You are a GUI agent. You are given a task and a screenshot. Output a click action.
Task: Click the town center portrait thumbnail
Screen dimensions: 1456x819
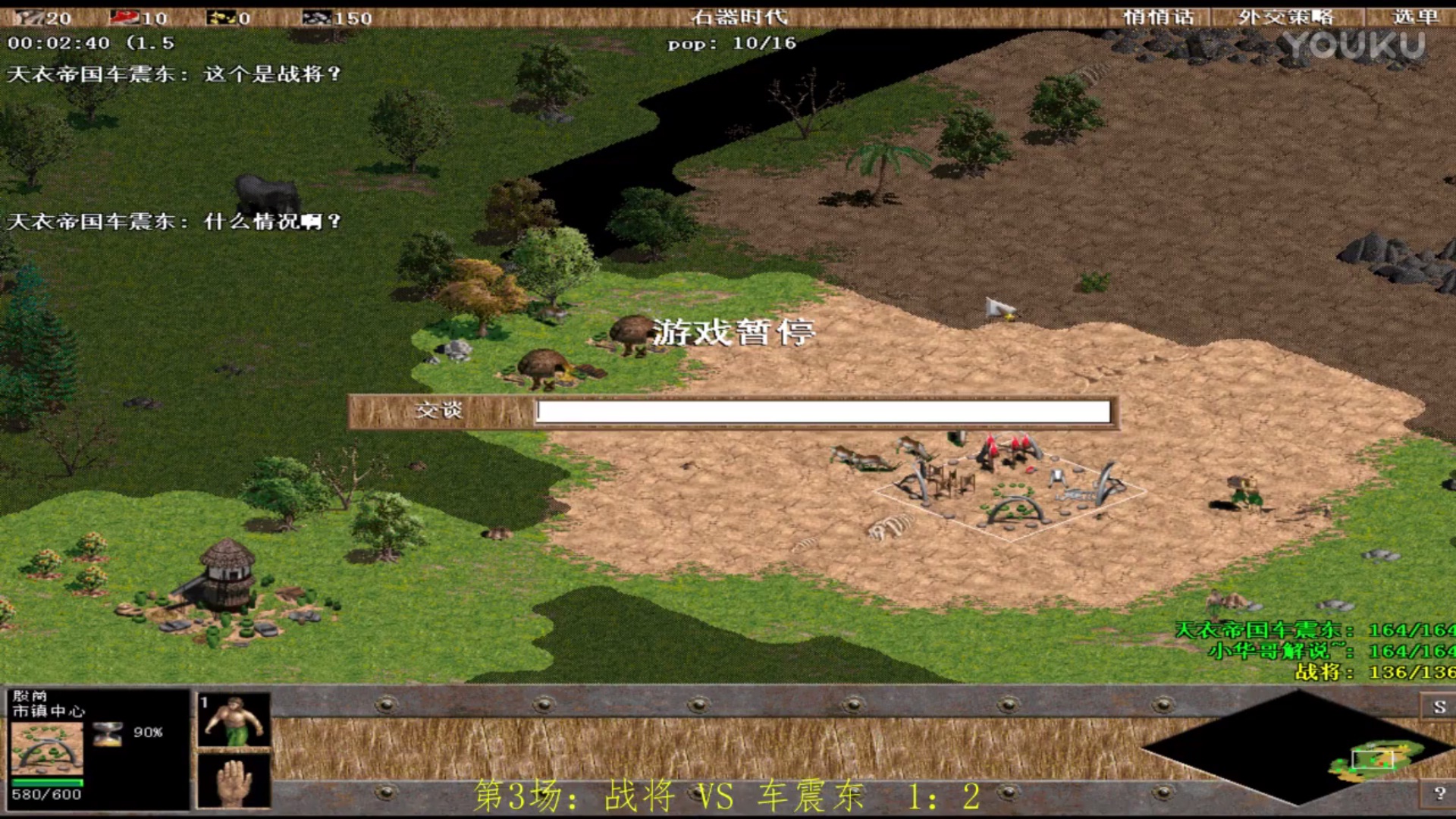[47, 748]
